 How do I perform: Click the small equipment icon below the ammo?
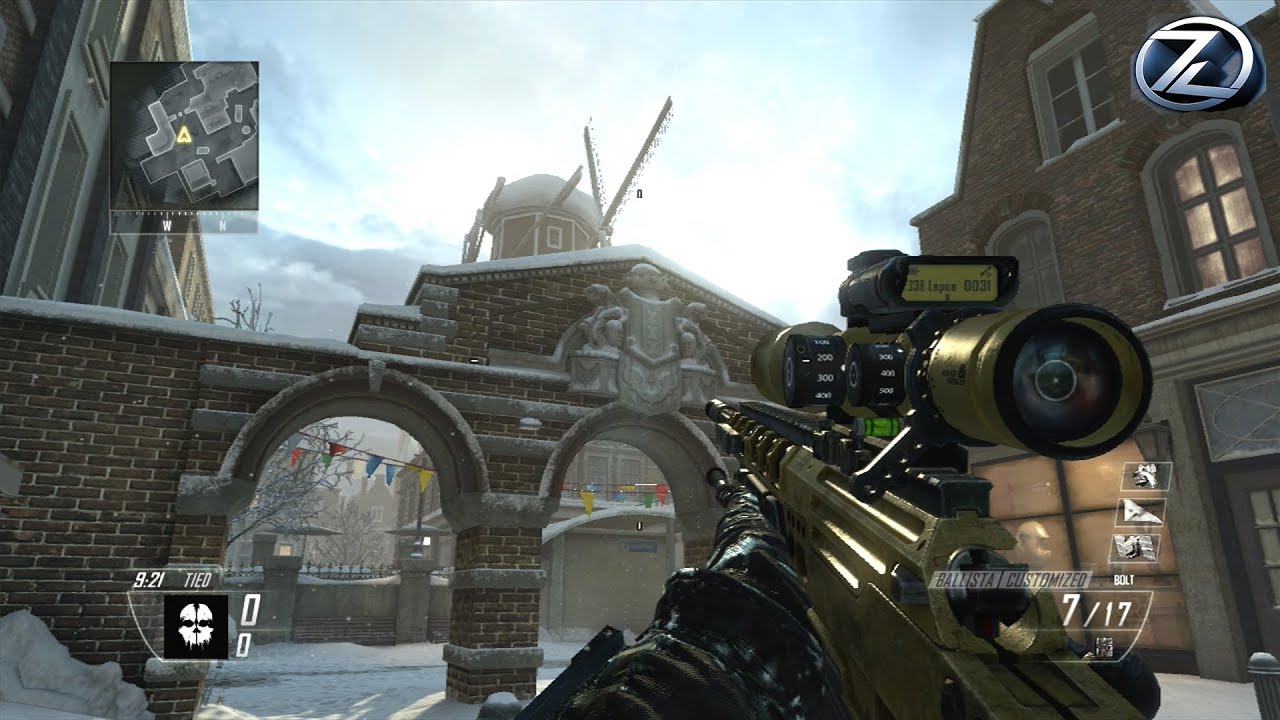[1104, 646]
